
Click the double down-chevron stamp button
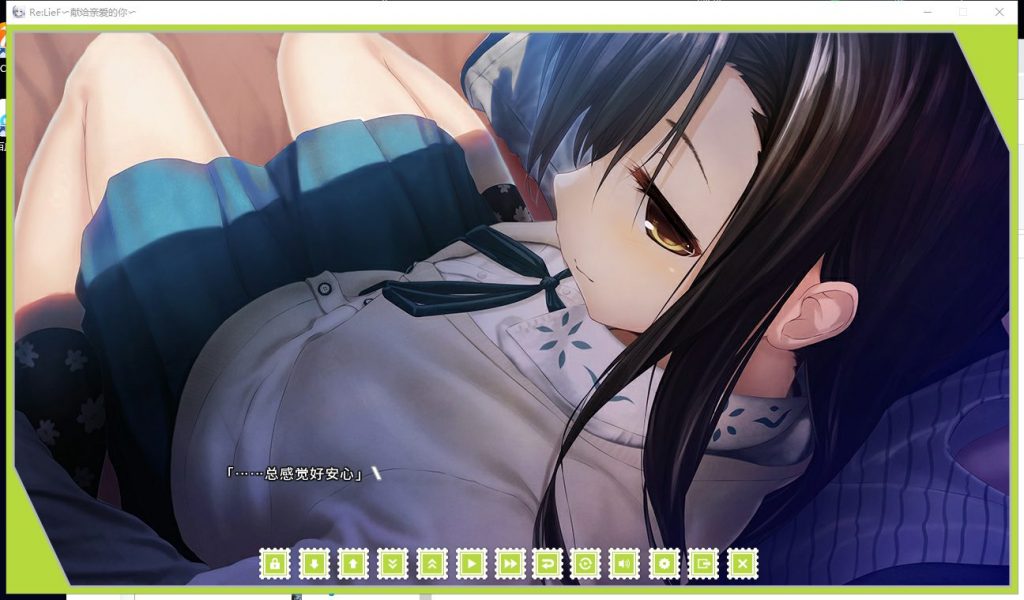tap(392, 564)
